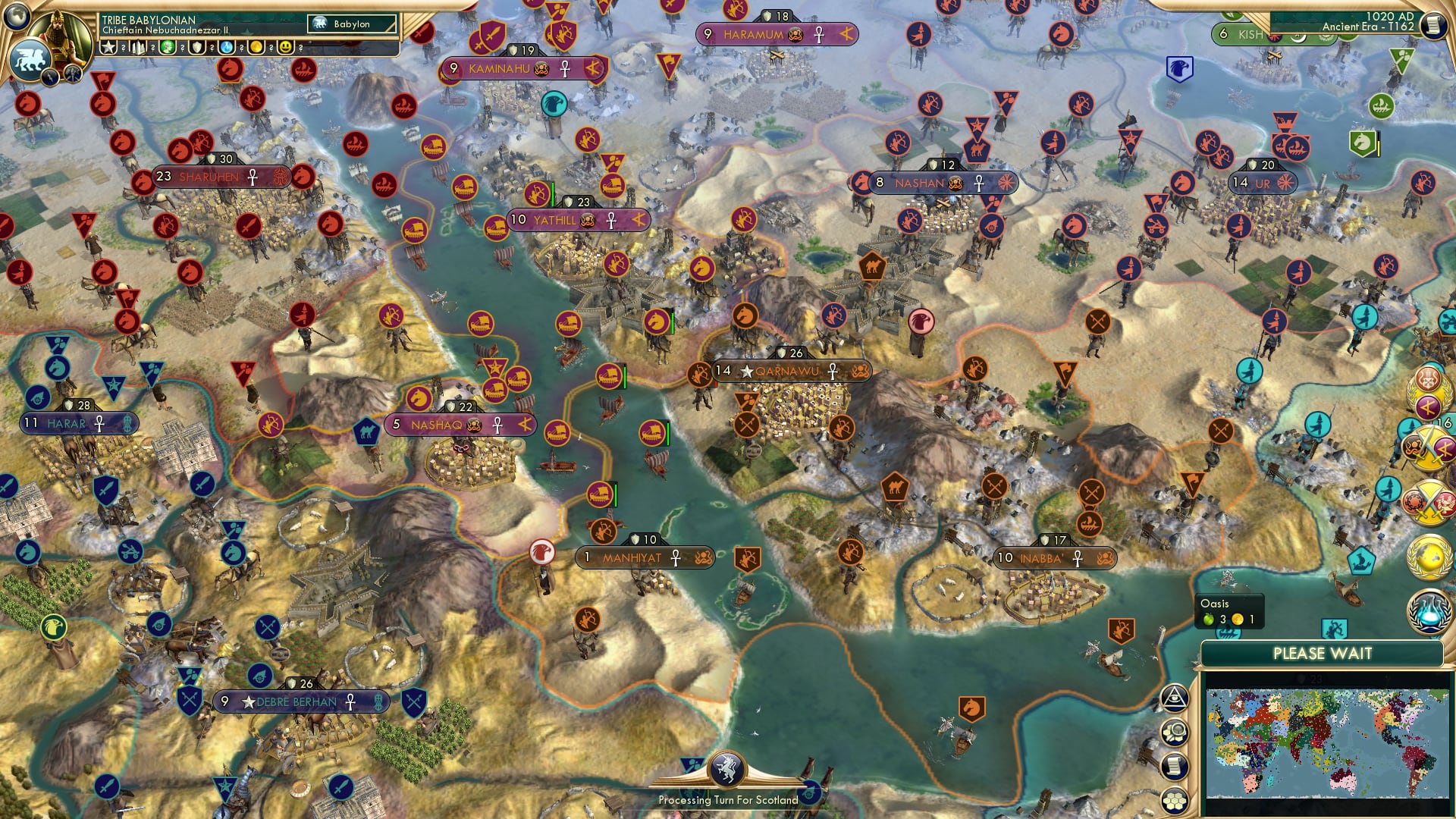
Task: Click the eye-in-pyramid icon near the minimap
Action: [1175, 698]
